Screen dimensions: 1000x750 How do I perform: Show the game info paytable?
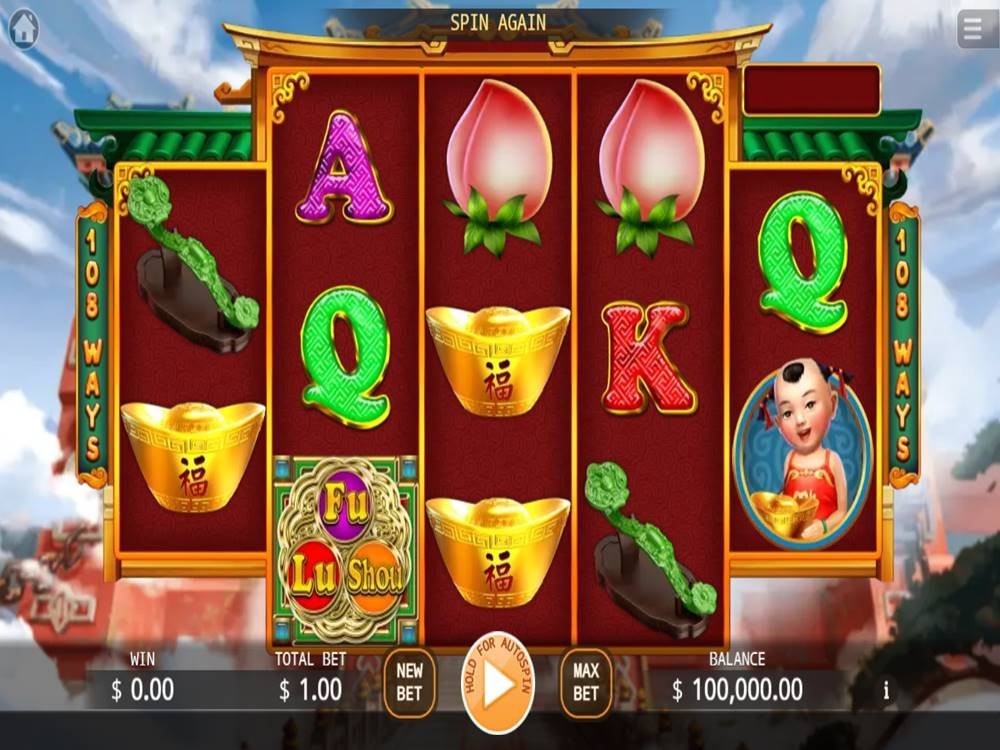point(886,689)
